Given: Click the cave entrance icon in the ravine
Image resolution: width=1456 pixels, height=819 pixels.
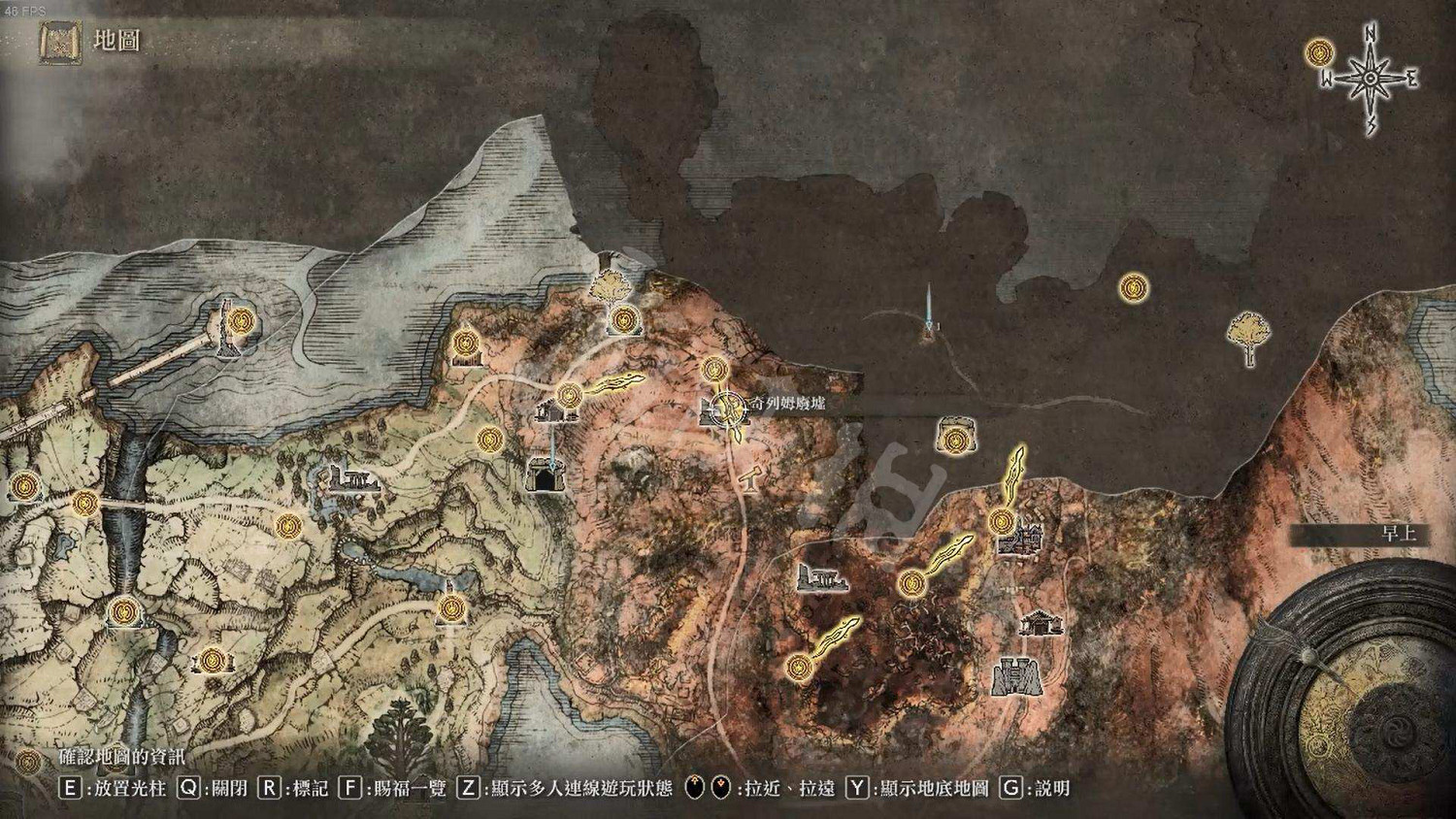Looking at the screenshot, I should (548, 475).
